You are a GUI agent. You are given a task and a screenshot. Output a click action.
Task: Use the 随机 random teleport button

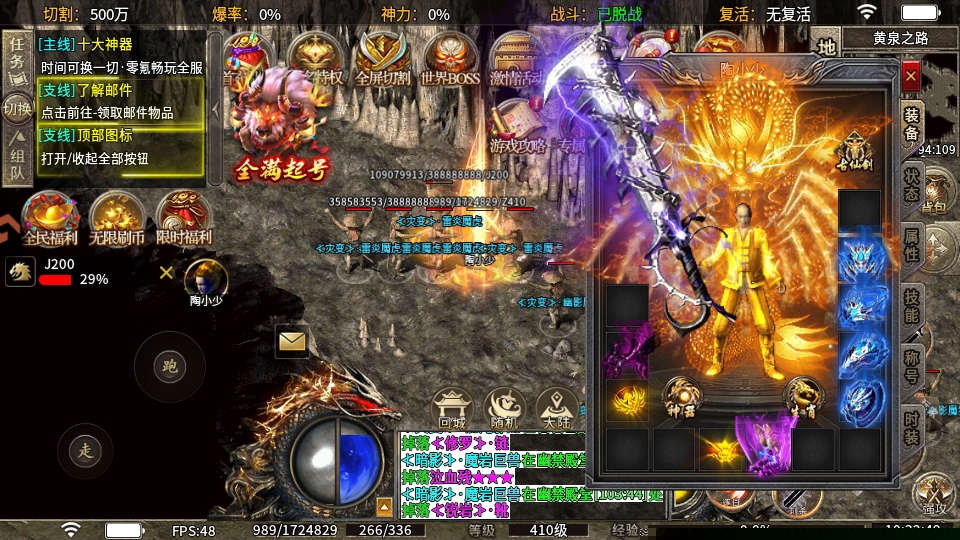point(505,408)
